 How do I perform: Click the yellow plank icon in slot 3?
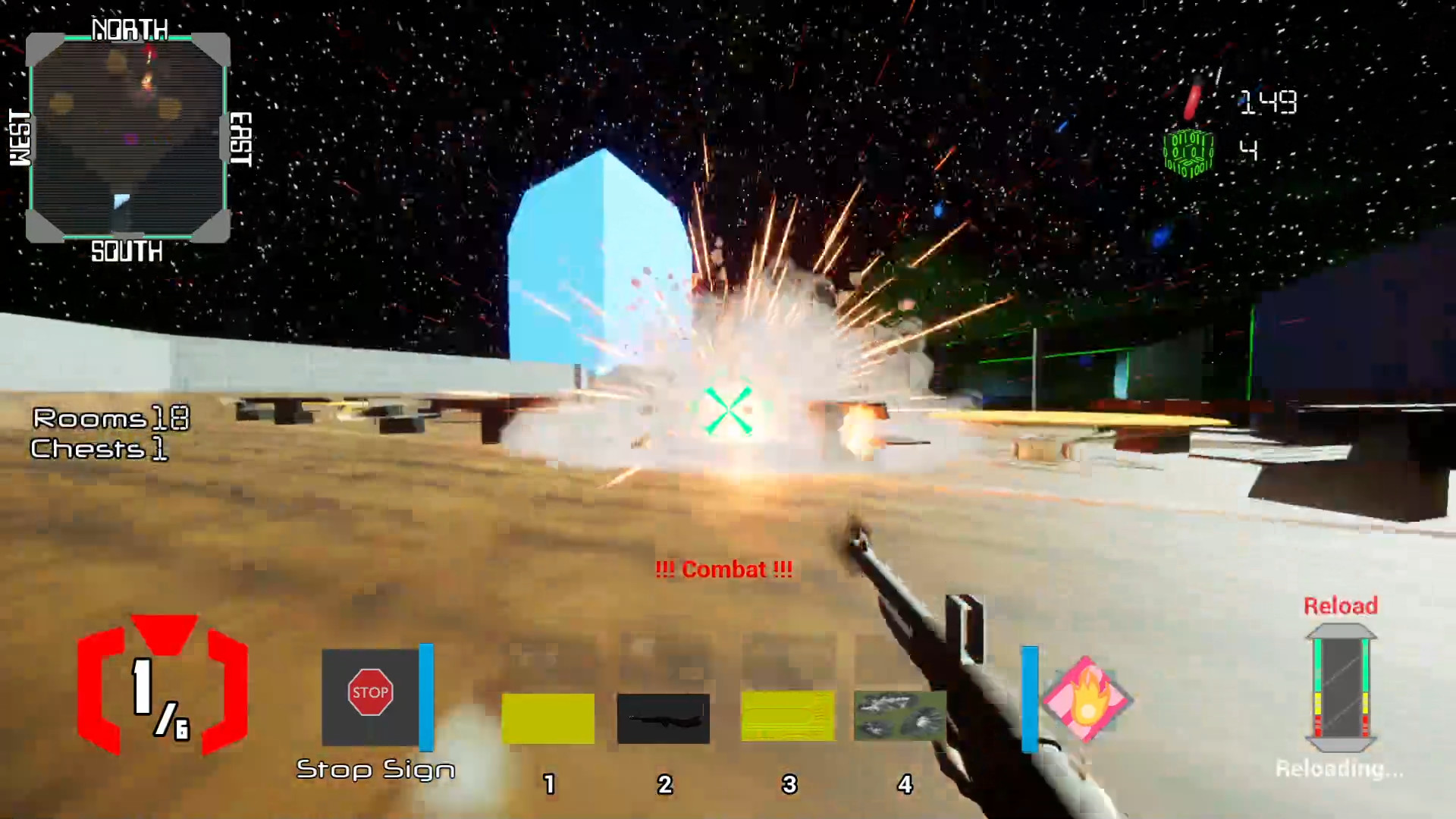pos(786,717)
